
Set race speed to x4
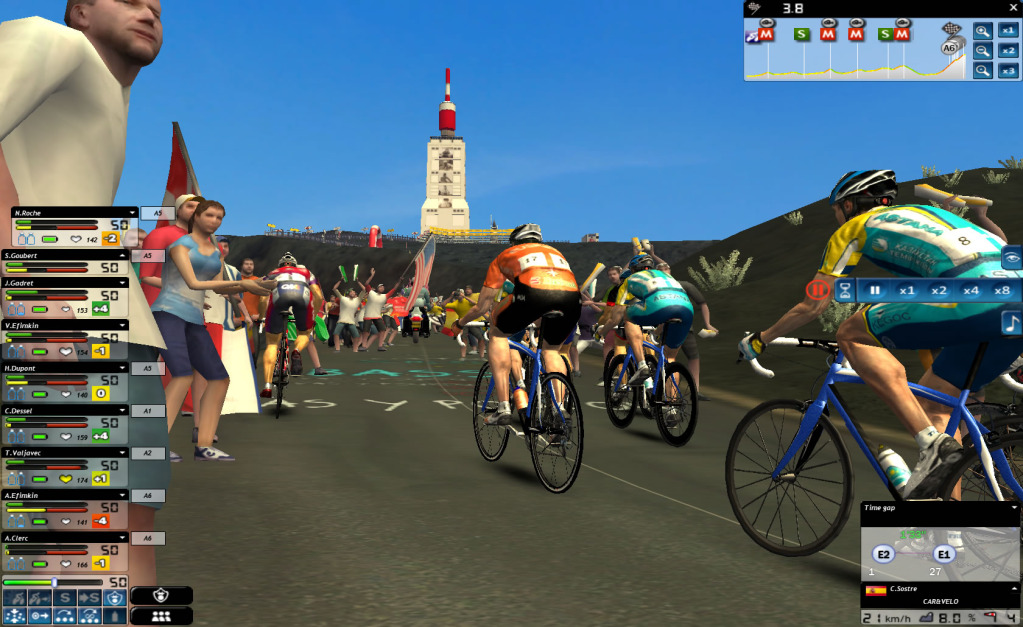970,290
